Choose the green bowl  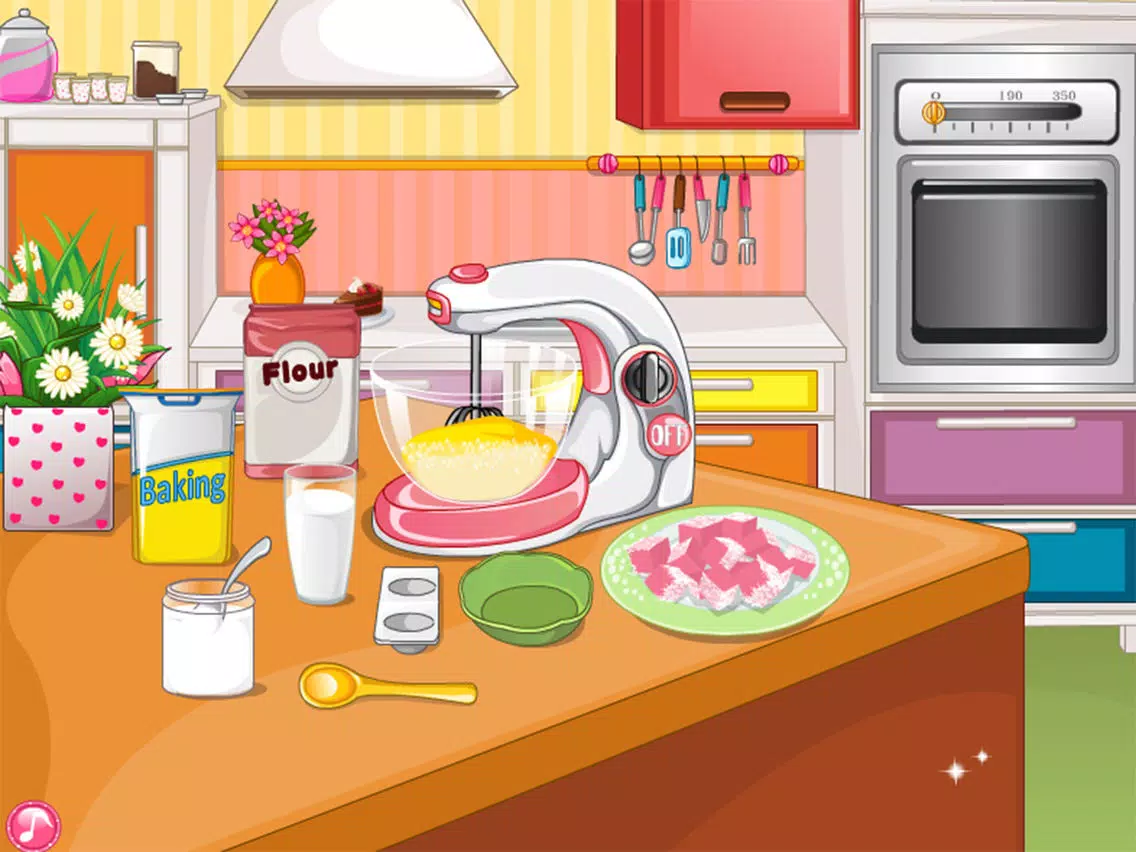pos(525,598)
